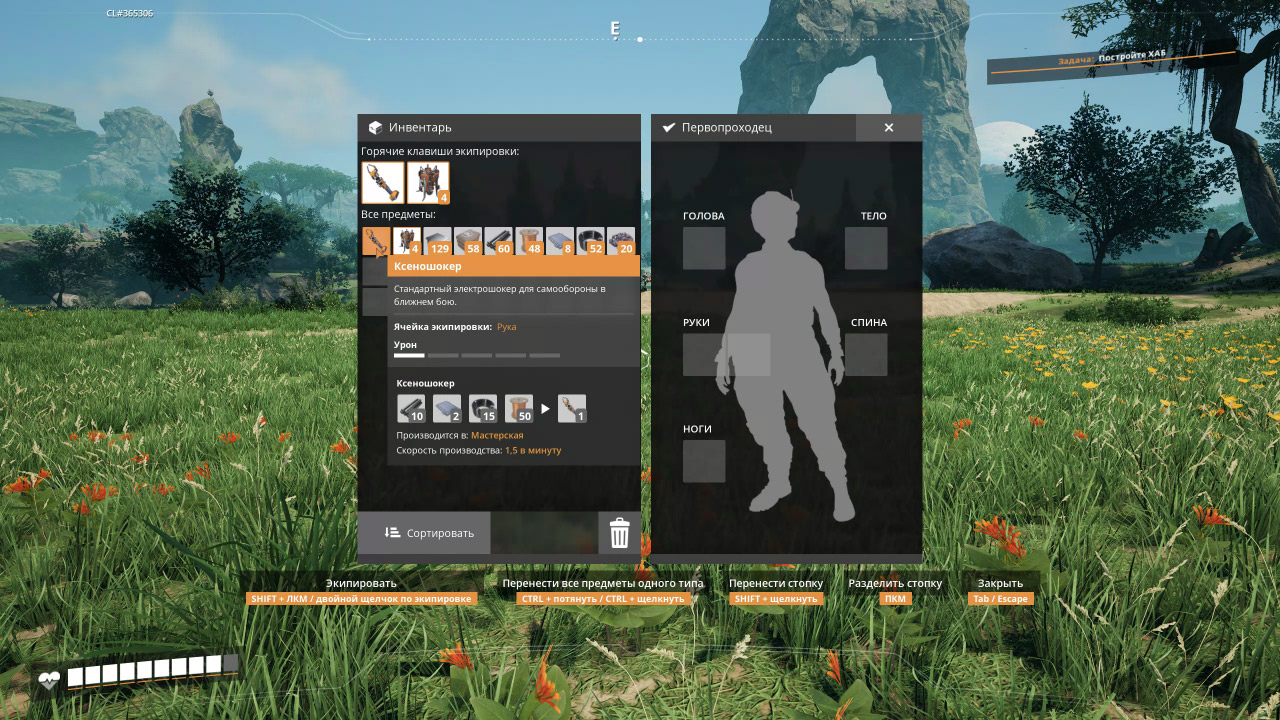Select the stack of 129 plates in inventory

[x=436, y=240]
